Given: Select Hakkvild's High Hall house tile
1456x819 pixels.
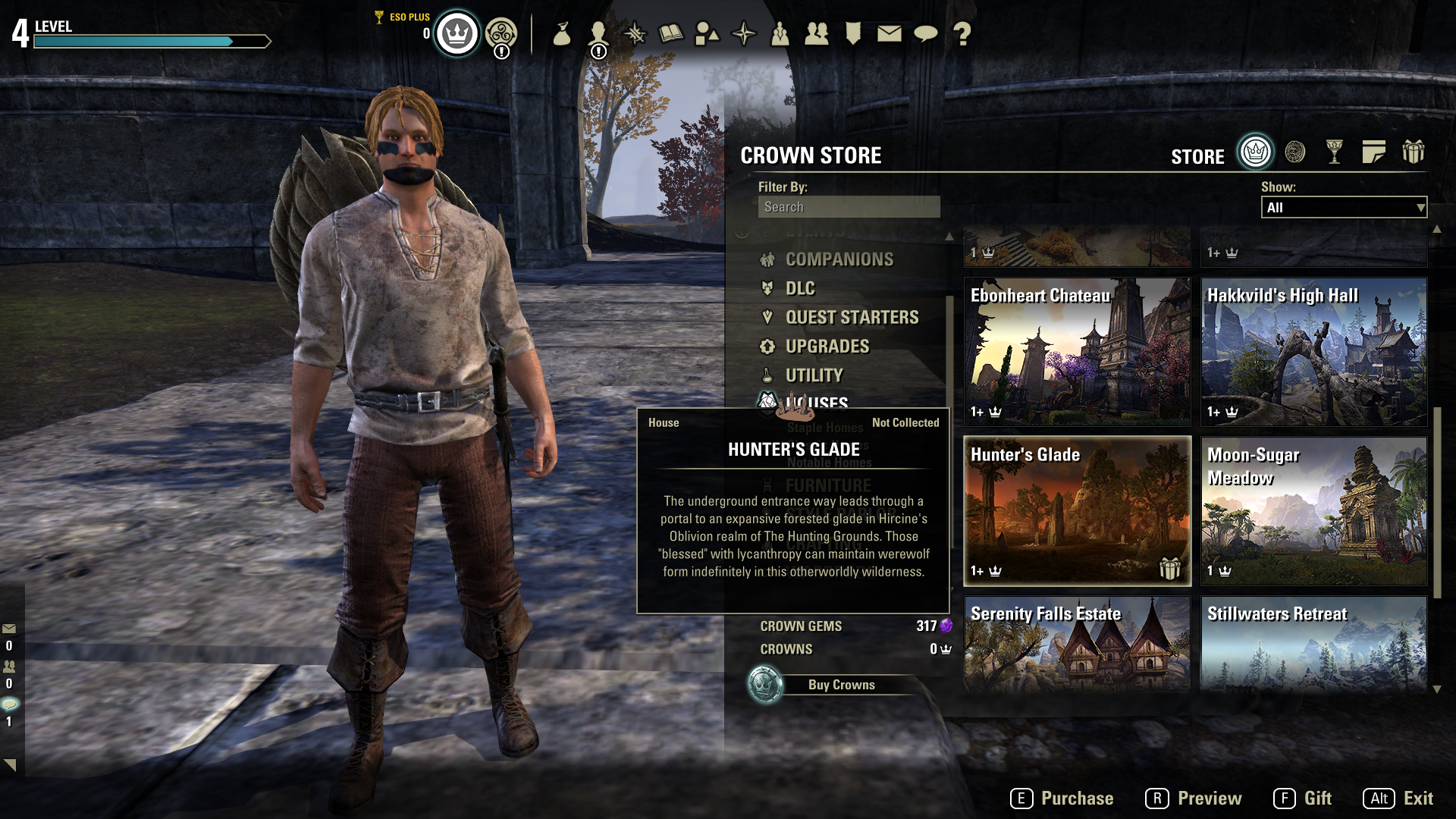Looking at the screenshot, I should point(1313,351).
